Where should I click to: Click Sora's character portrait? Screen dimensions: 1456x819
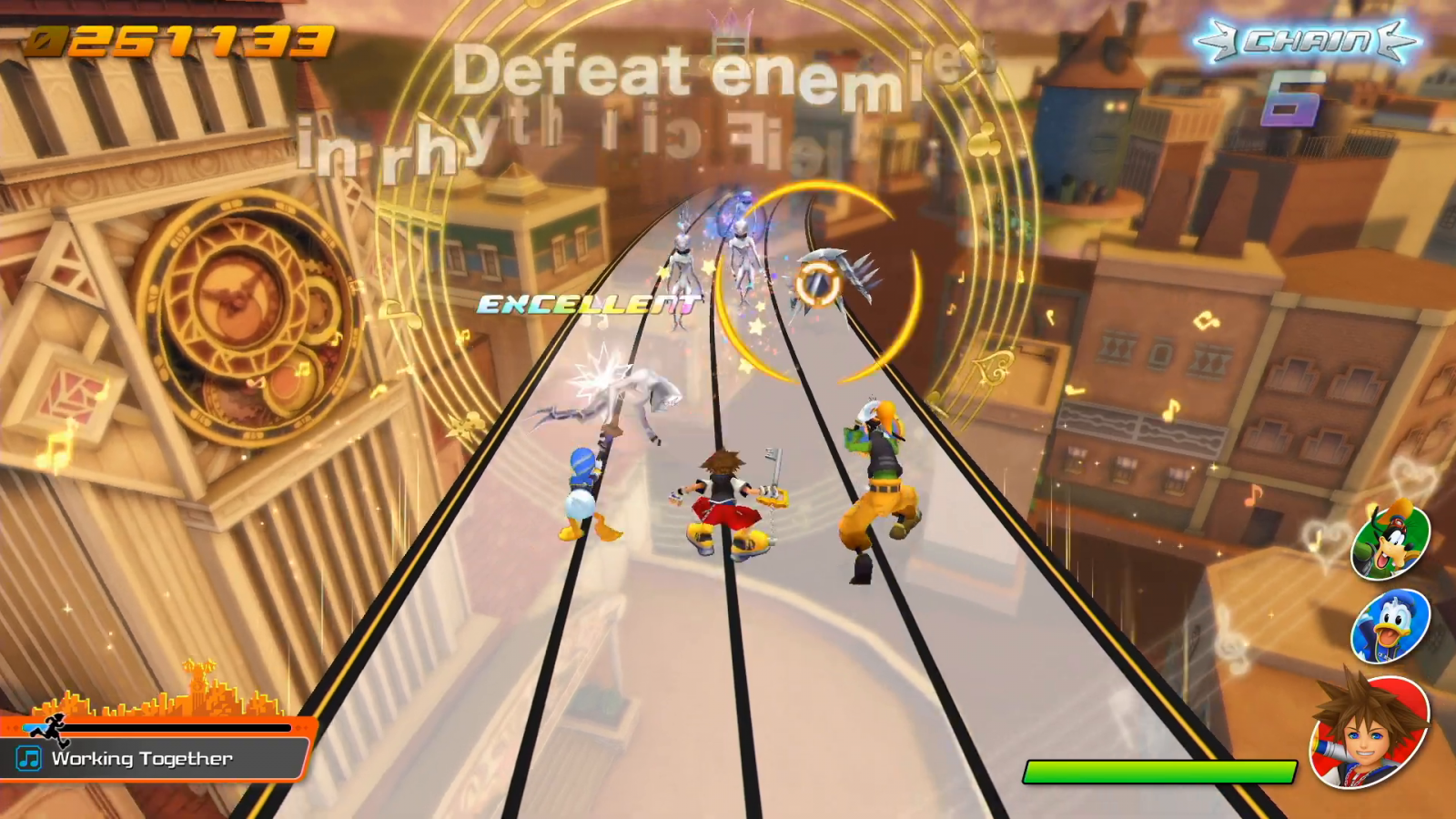click(1368, 733)
